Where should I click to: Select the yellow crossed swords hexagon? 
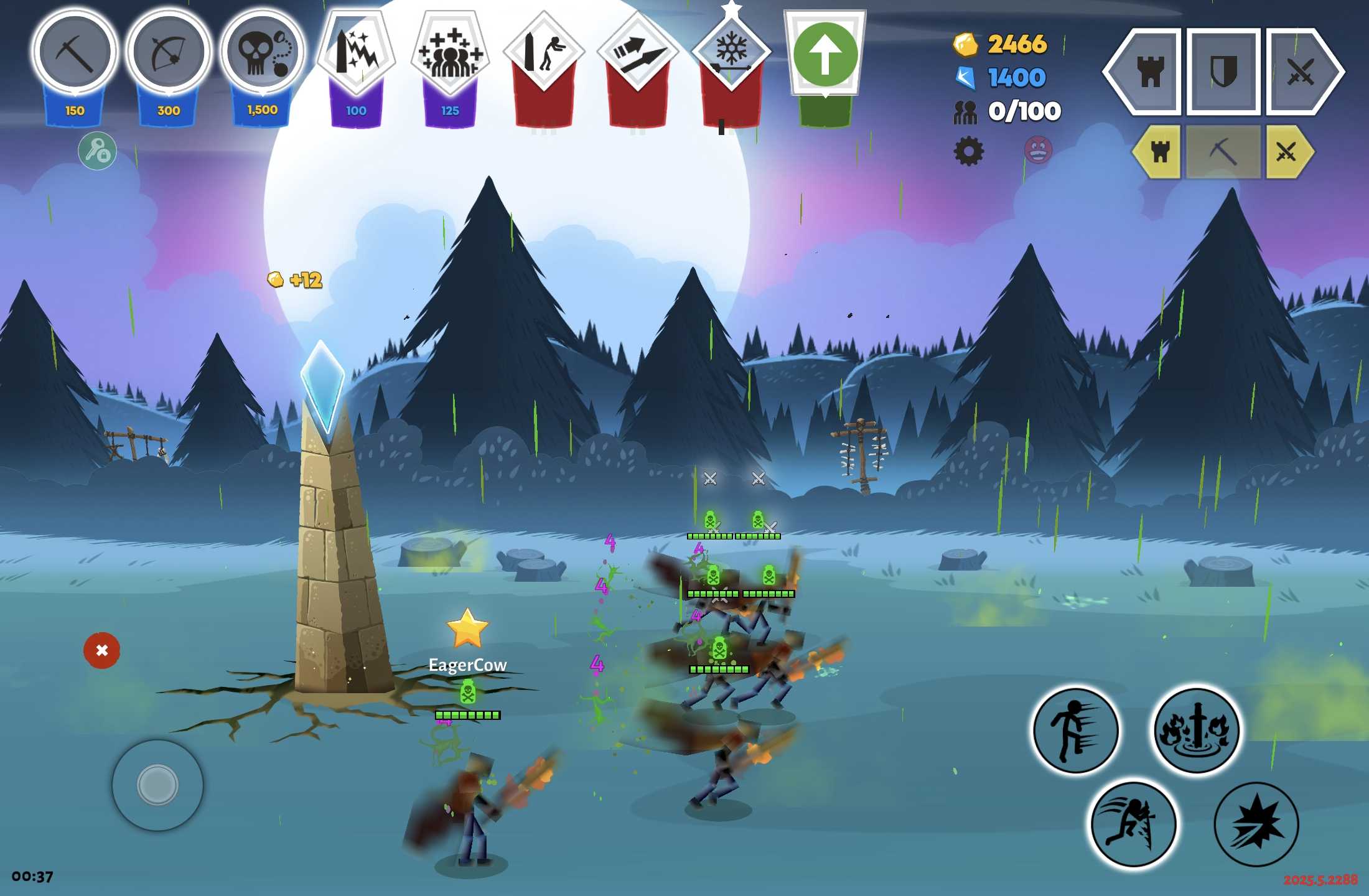1287,151
